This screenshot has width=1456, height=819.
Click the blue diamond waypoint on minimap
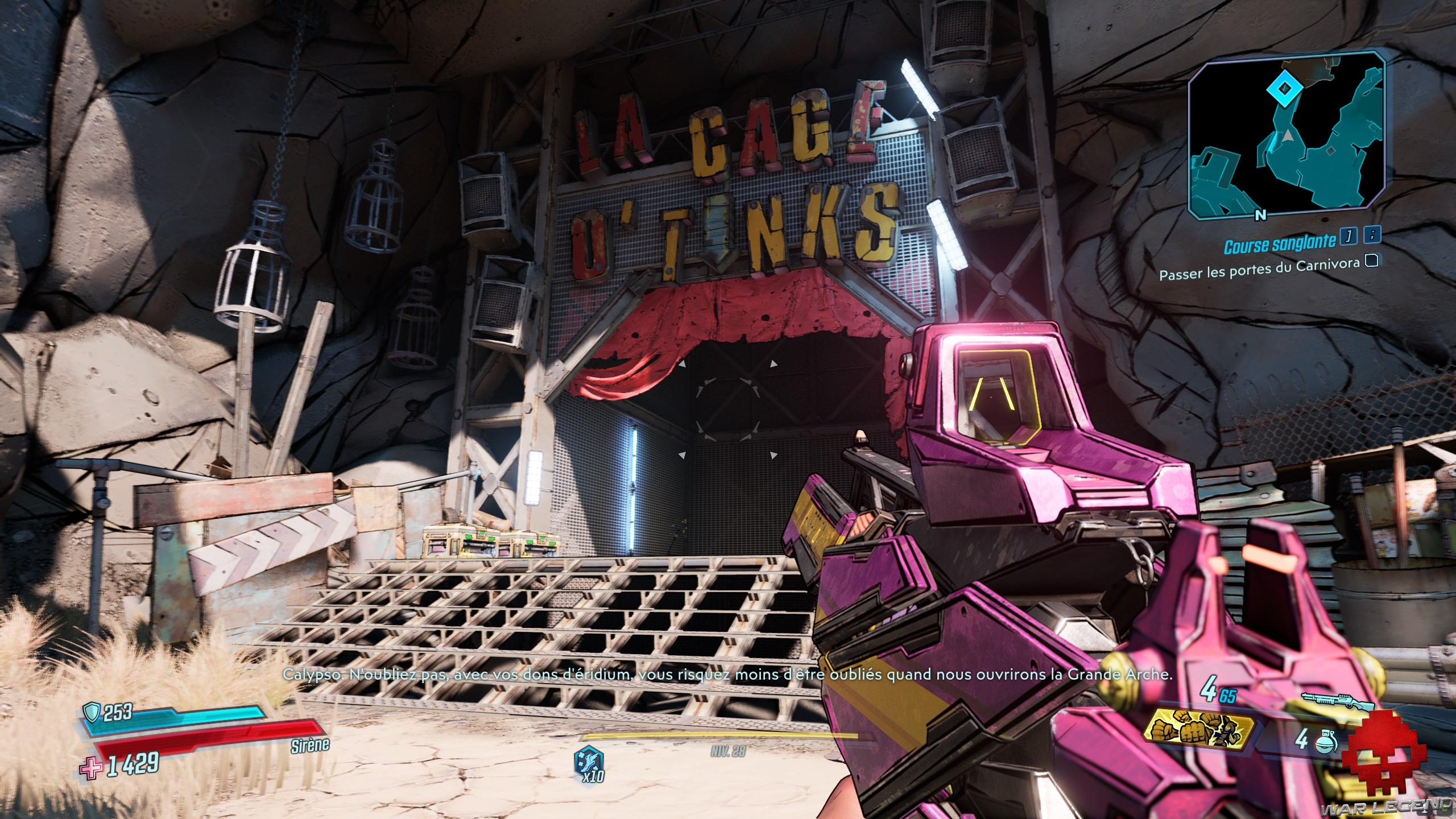[1279, 88]
